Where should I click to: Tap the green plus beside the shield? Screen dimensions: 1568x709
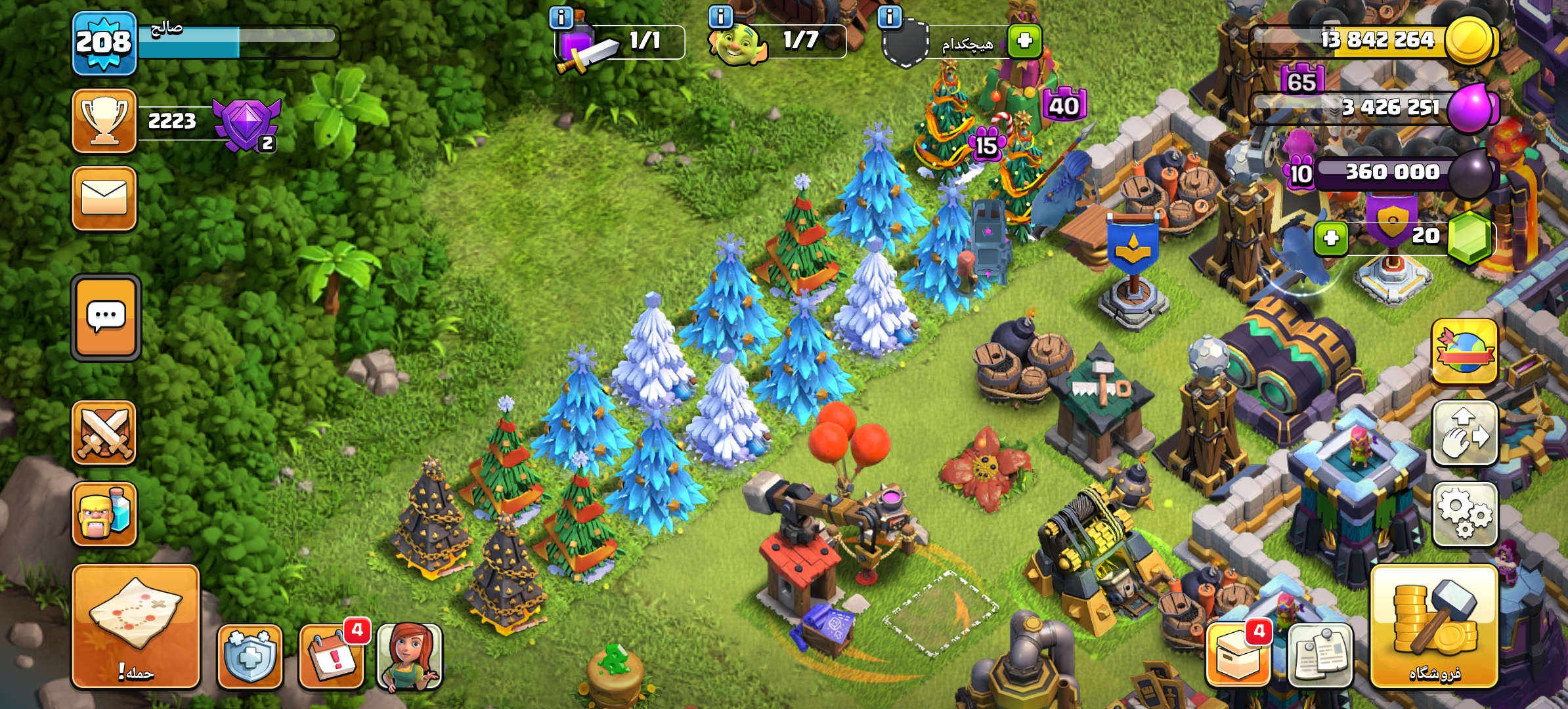tap(1025, 41)
